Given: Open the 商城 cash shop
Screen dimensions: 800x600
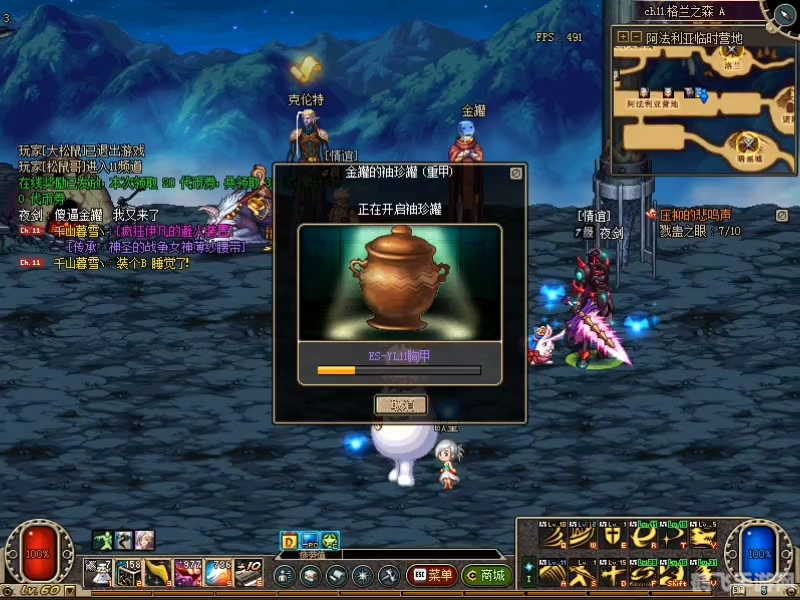Looking at the screenshot, I should 486,576.
